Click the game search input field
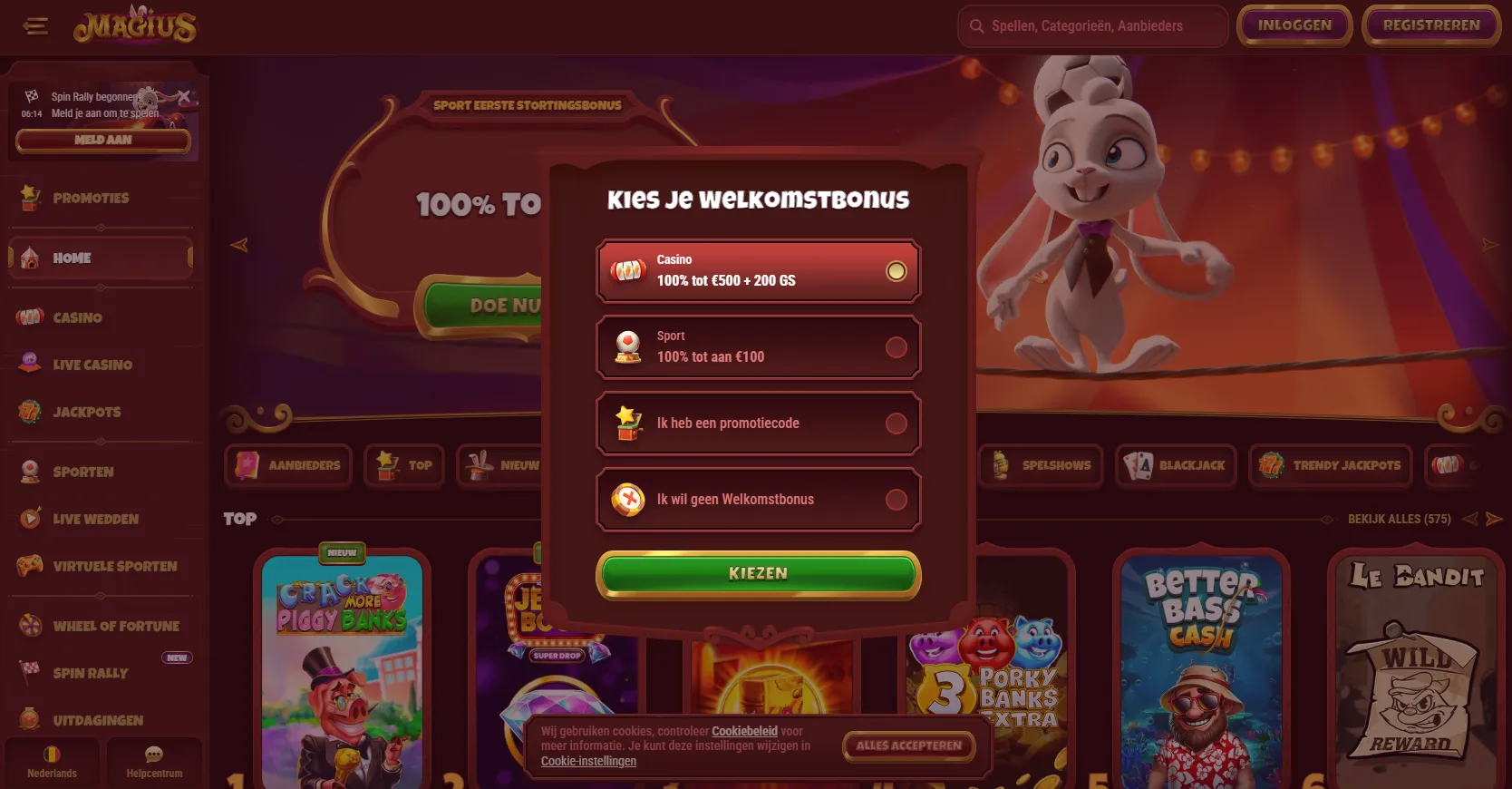 [x=1091, y=26]
